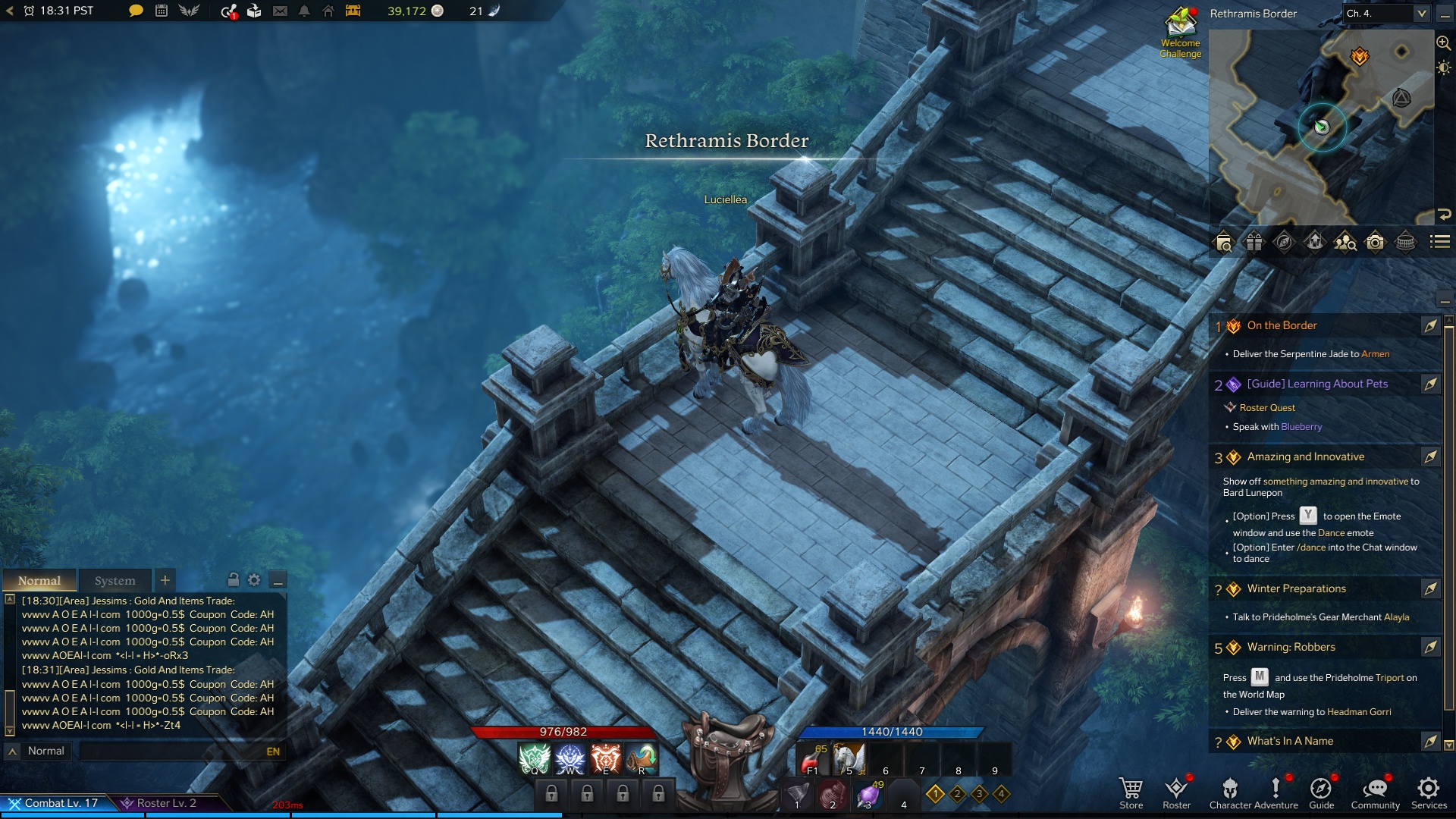Open the Store at the bottom right
The image size is (1456, 819).
pos(1131,789)
